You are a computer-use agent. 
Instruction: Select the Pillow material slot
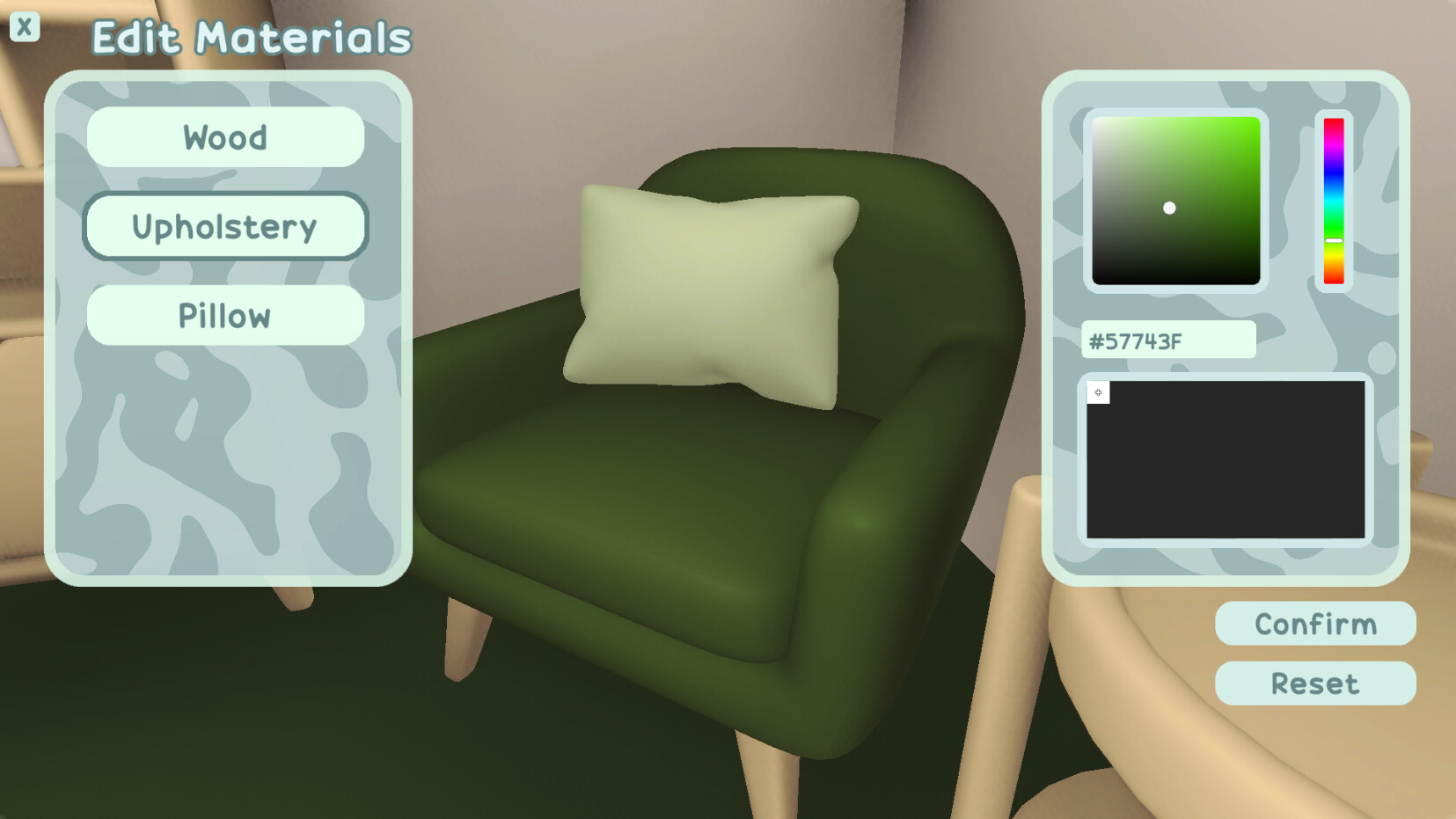(225, 315)
